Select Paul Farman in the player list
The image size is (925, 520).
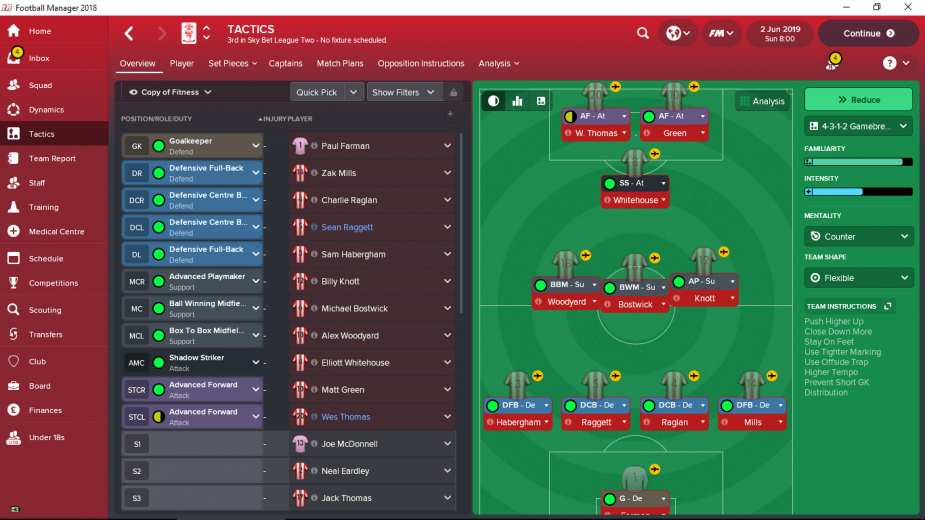click(345, 146)
